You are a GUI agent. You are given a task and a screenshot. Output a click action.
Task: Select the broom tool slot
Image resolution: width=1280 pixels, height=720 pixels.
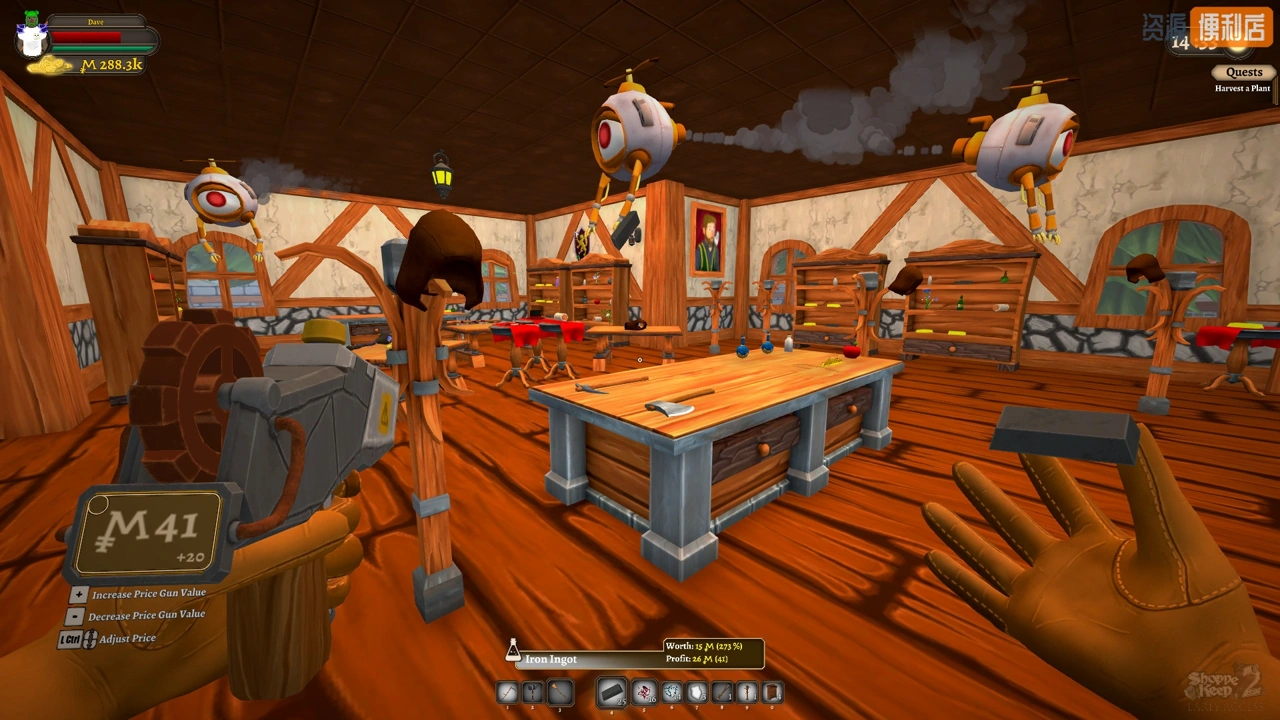560,692
